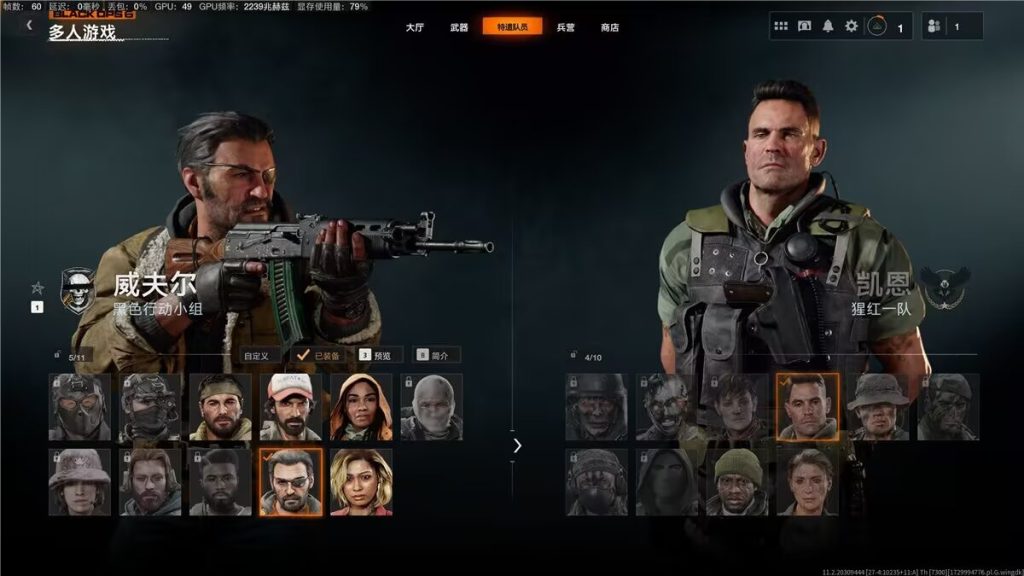Click the 自定义 customize button
Screen dimensions: 1024x576
(259, 354)
